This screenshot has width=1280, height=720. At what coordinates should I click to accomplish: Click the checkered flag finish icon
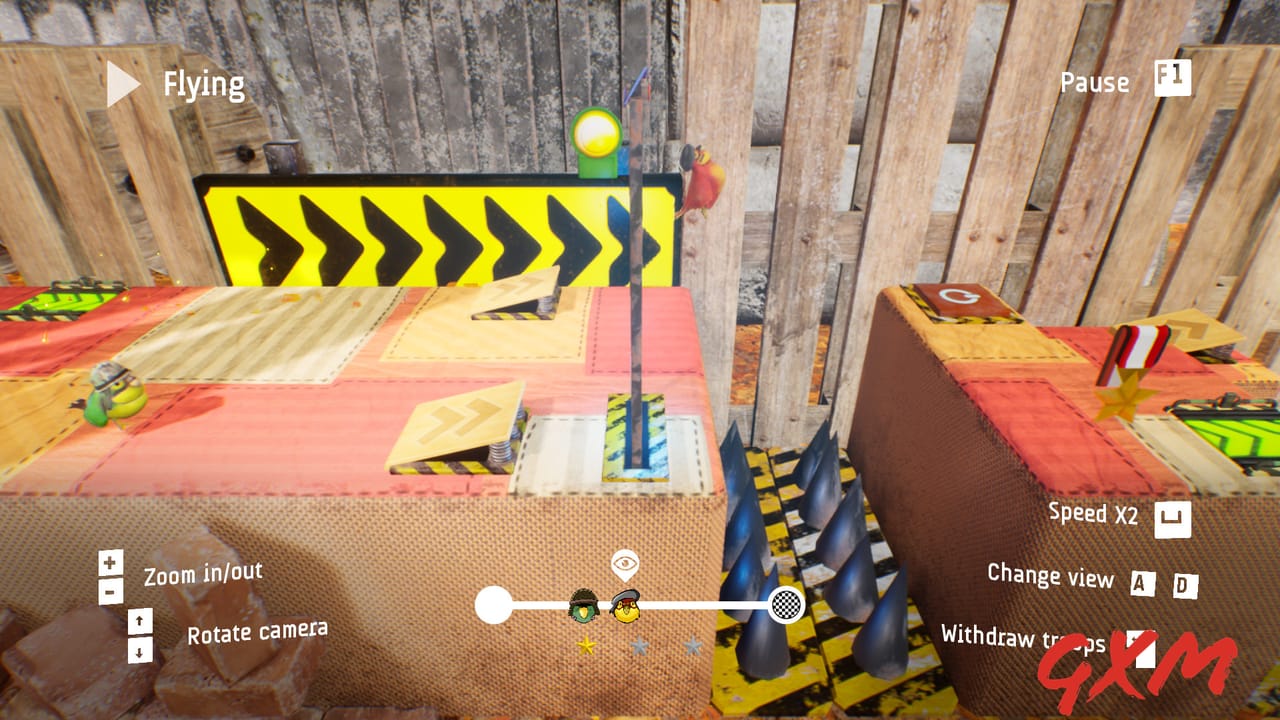[x=787, y=605]
